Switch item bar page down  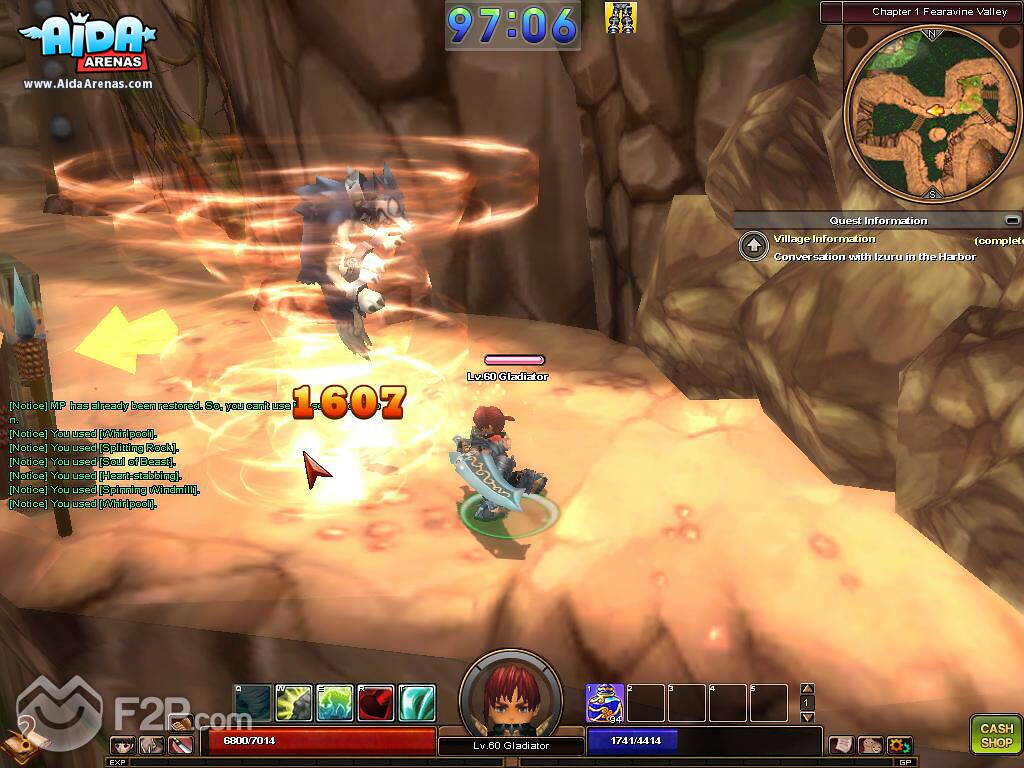[x=808, y=717]
